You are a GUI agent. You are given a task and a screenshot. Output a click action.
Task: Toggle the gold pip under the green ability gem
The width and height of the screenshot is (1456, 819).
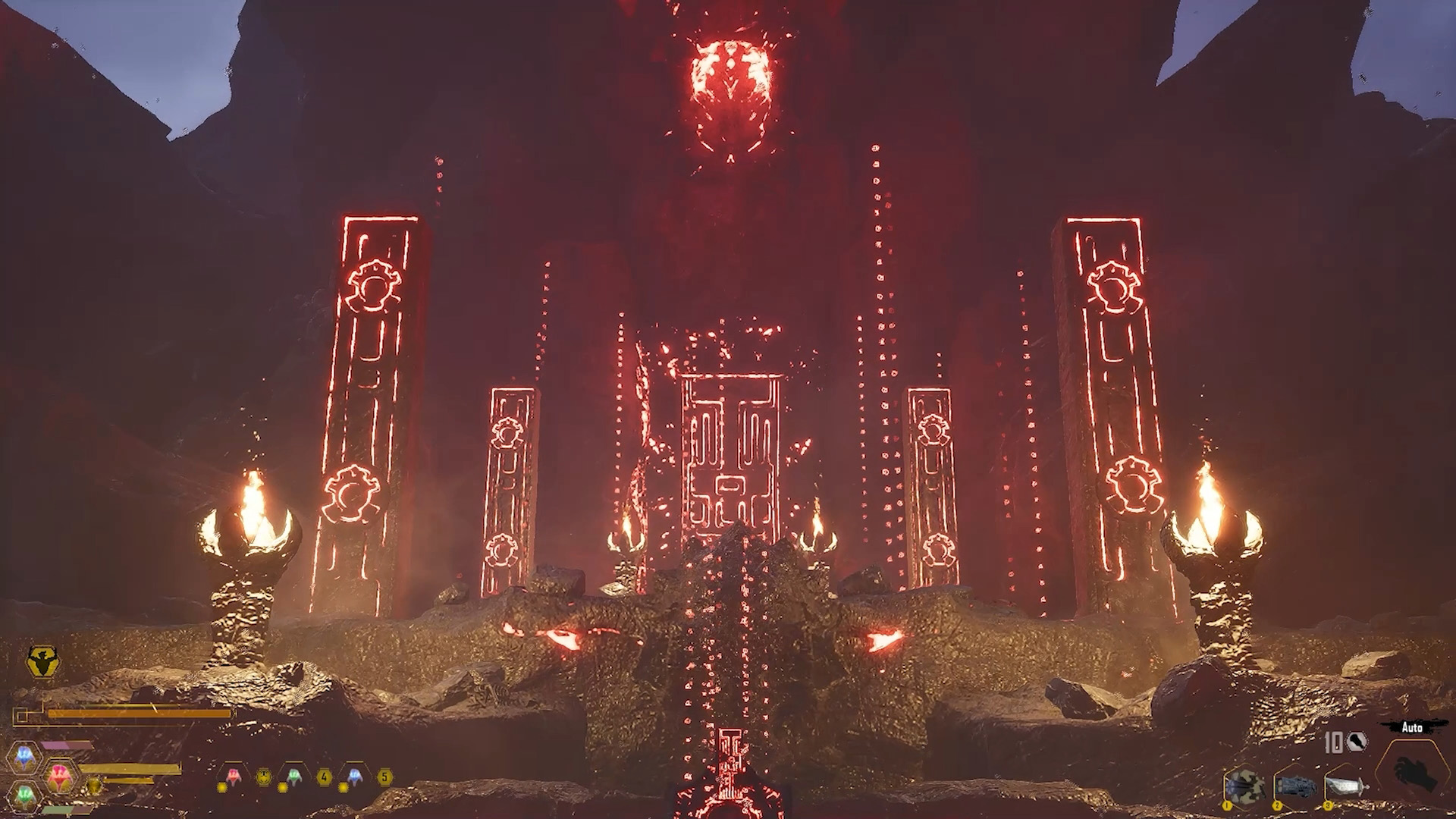282,787
